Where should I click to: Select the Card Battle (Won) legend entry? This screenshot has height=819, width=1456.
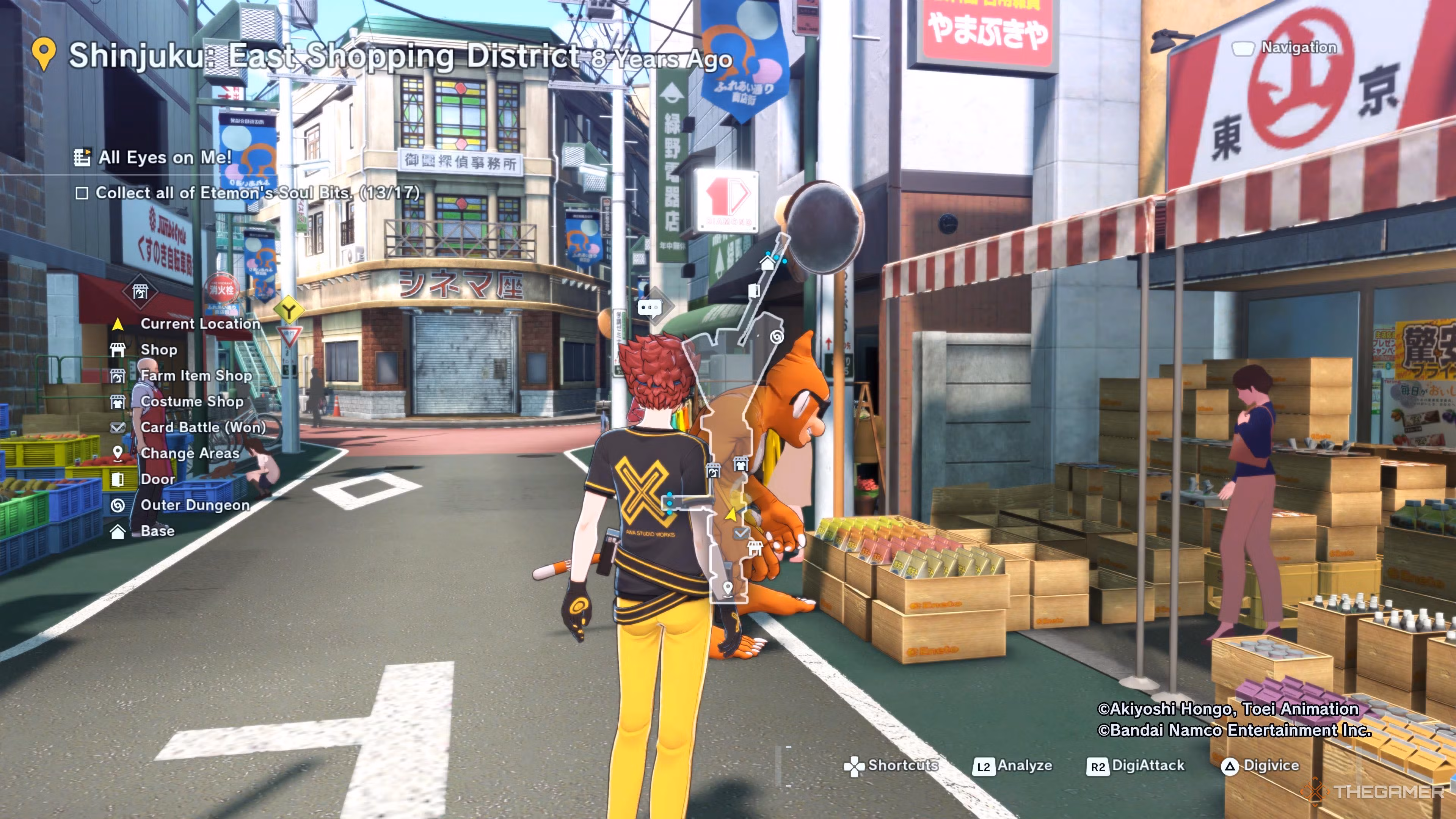(x=203, y=427)
